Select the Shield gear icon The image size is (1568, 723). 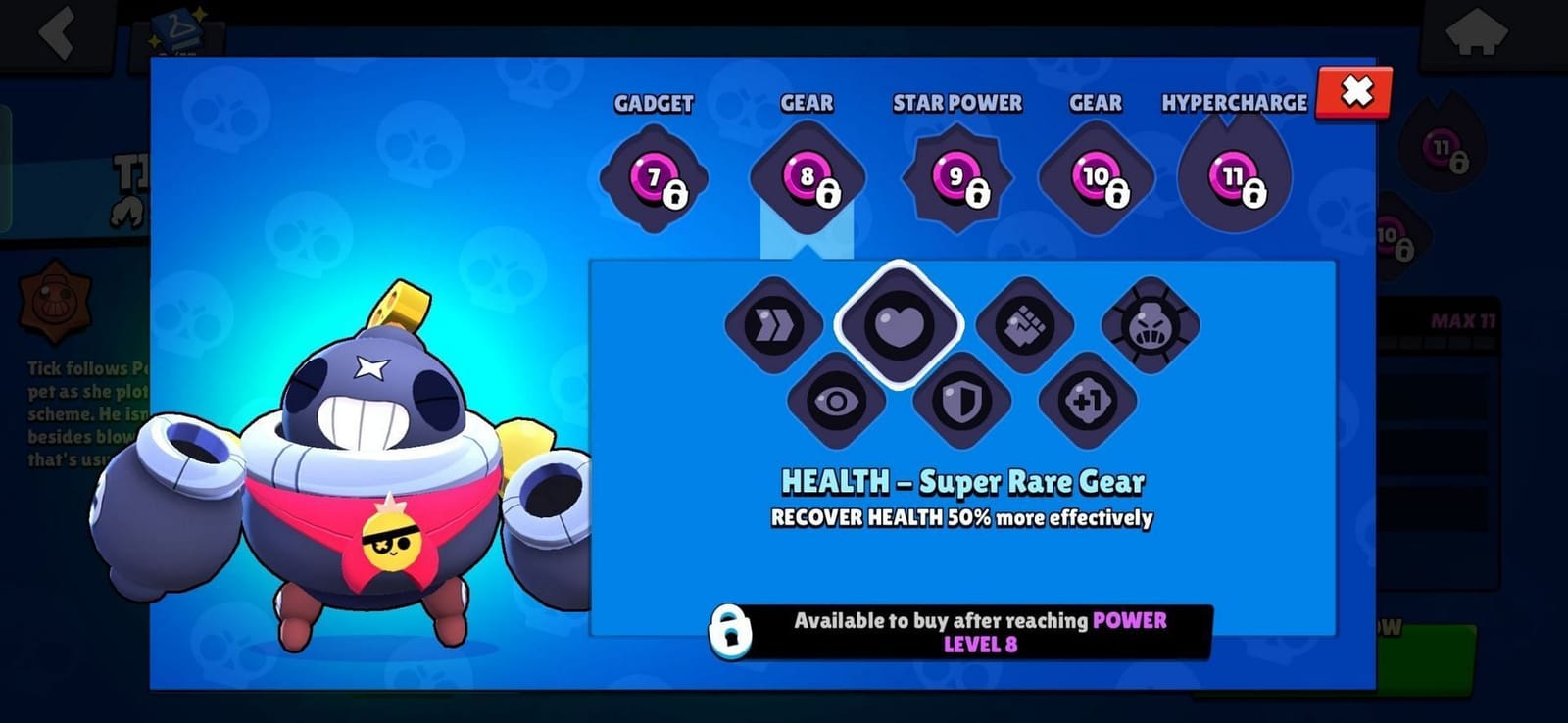[x=965, y=400]
